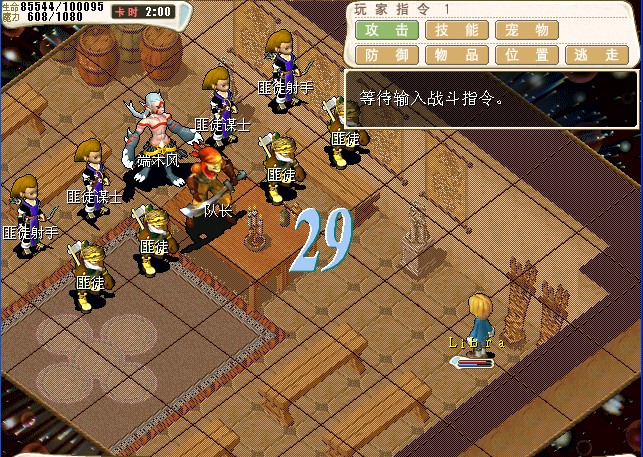Choose the 攻击 (Attack) command
This screenshot has width=643, height=457.
pos(386,30)
